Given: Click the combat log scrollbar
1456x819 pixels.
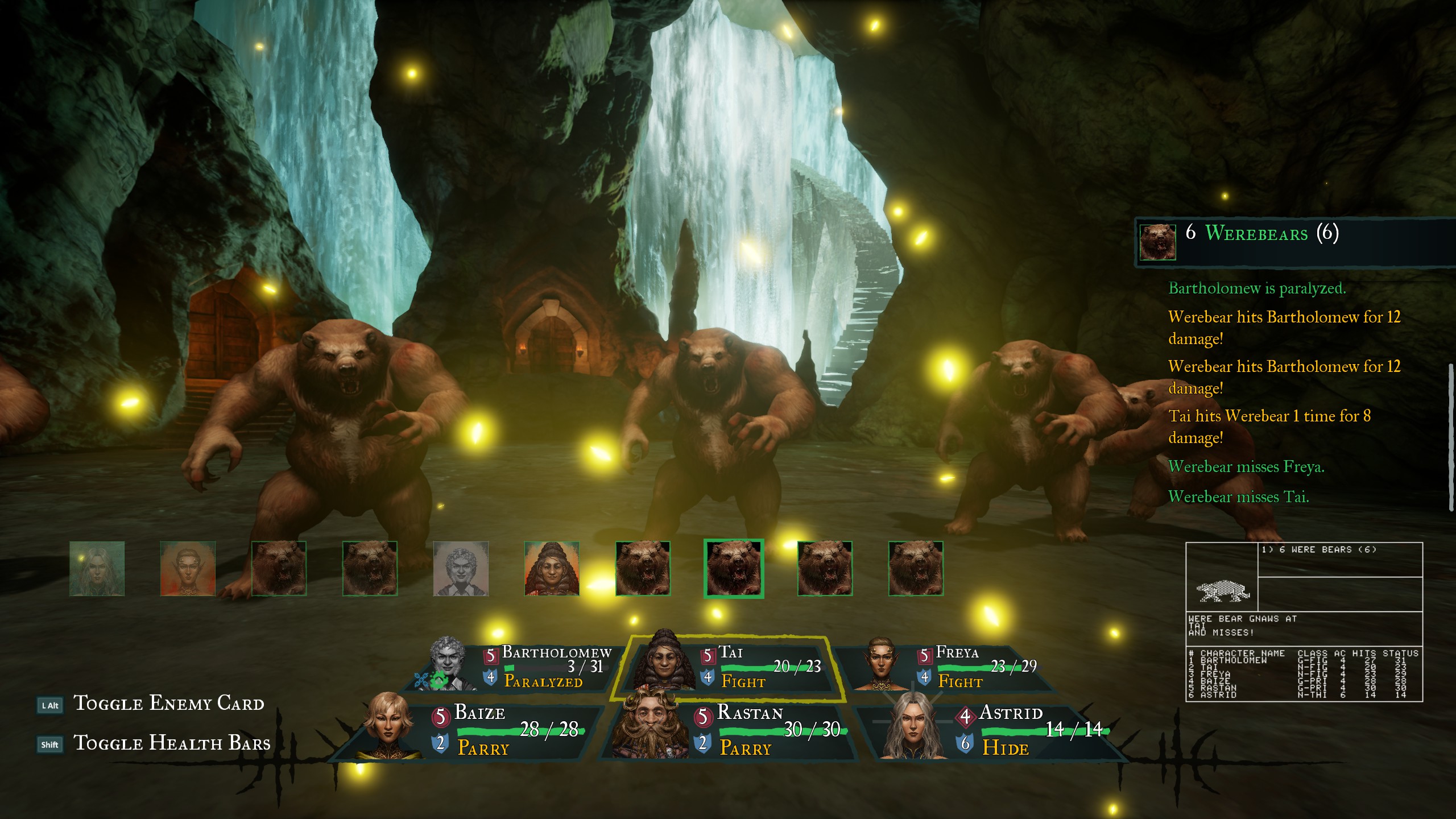Looking at the screenshot, I should [x=1451, y=438].
